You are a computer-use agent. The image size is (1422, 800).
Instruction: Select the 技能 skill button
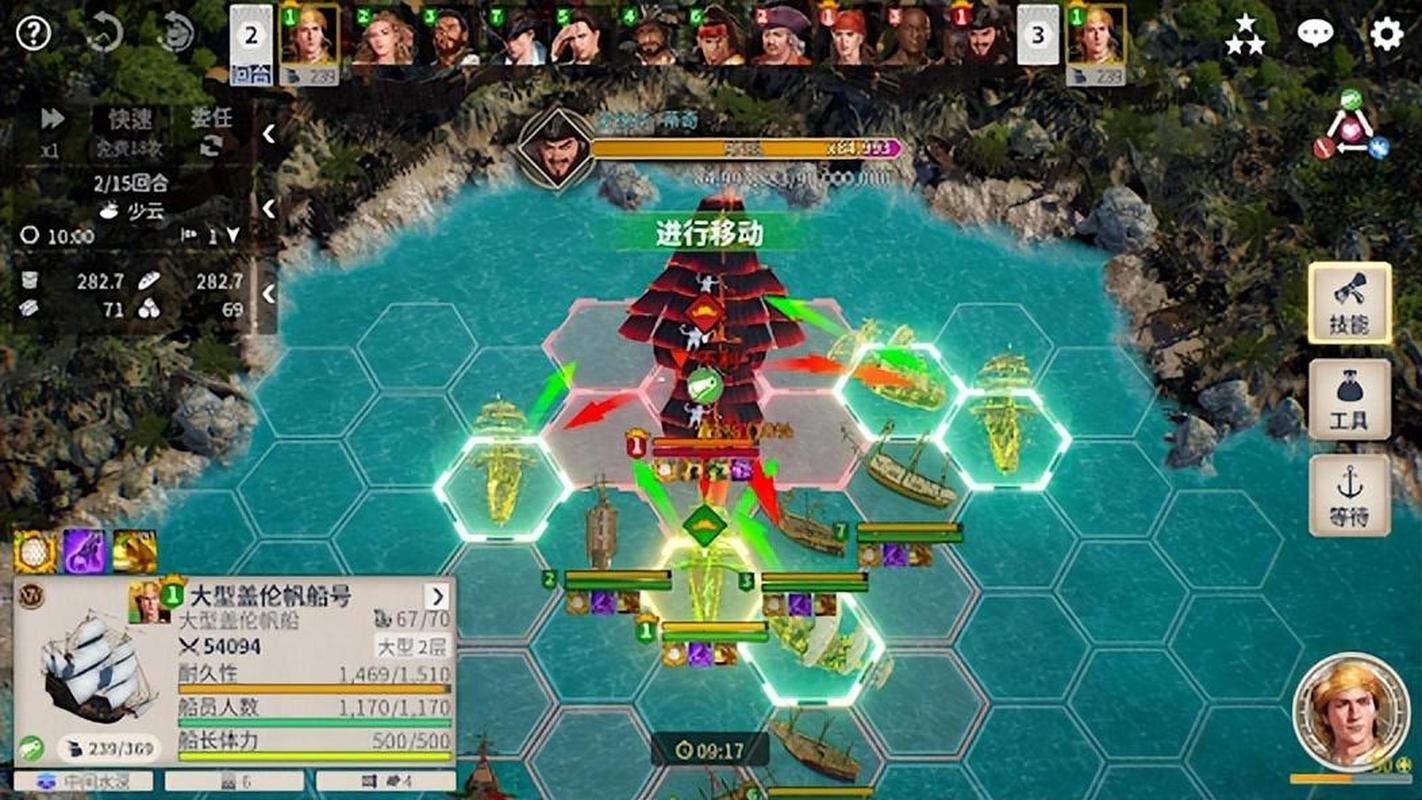pos(1349,303)
